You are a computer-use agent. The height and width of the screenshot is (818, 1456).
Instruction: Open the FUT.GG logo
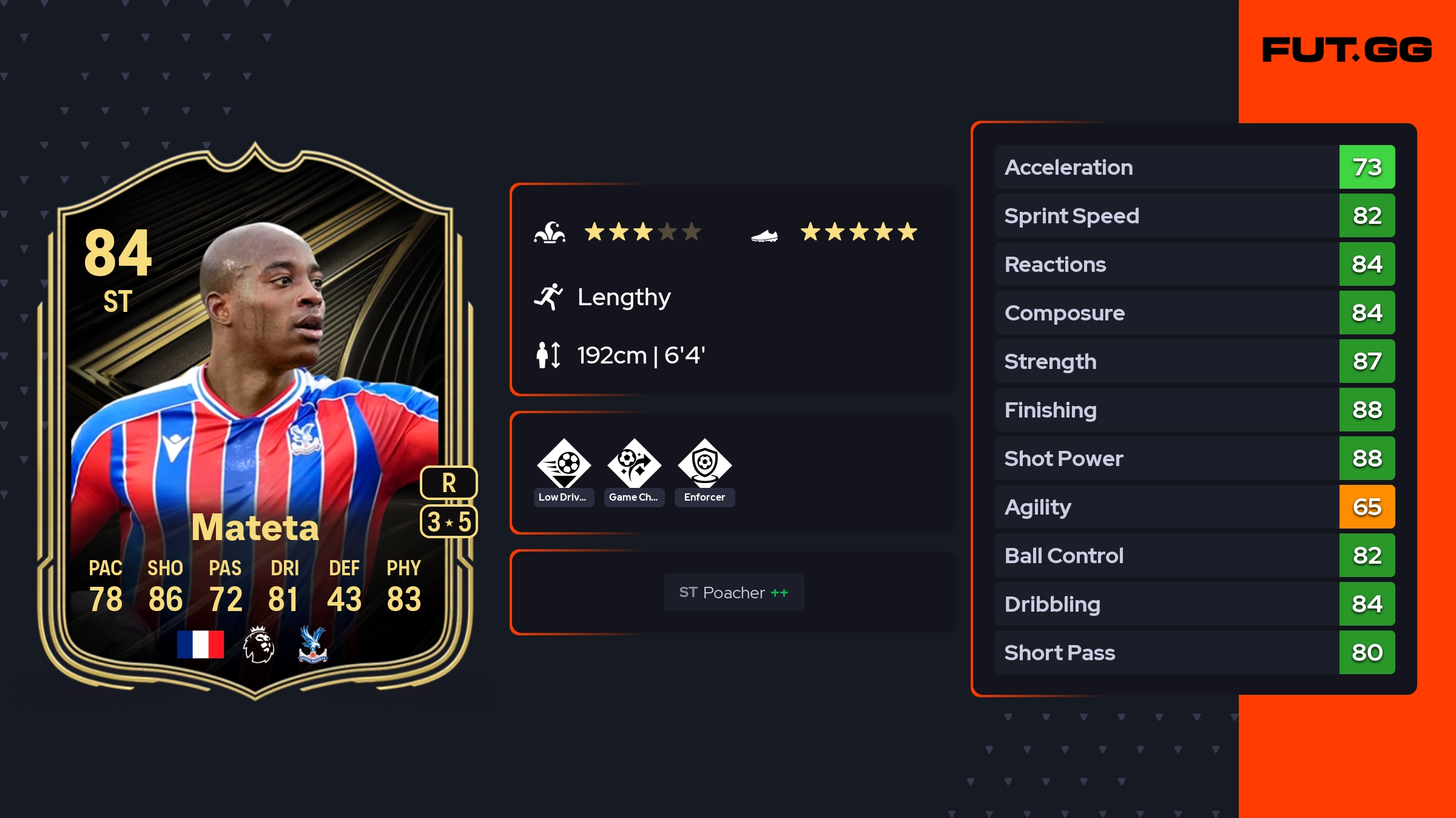[x=1347, y=50]
